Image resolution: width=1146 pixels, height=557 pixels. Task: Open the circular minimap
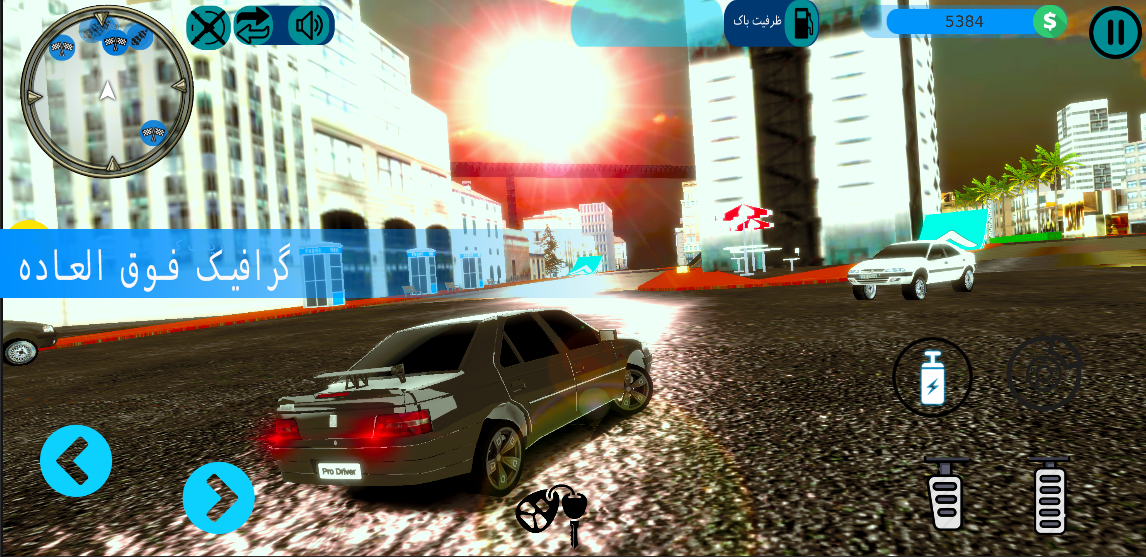point(107,91)
